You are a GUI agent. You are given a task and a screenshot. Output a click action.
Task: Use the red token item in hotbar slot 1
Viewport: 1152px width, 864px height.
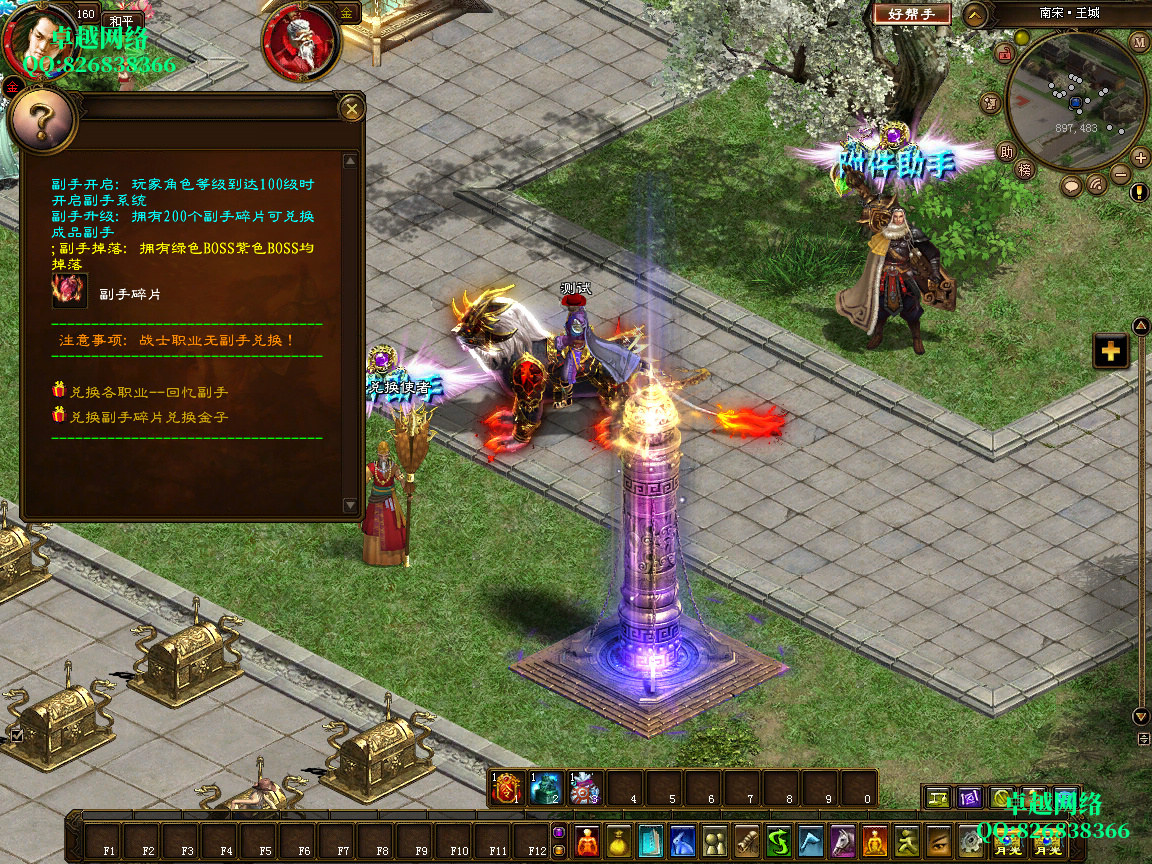(508, 789)
